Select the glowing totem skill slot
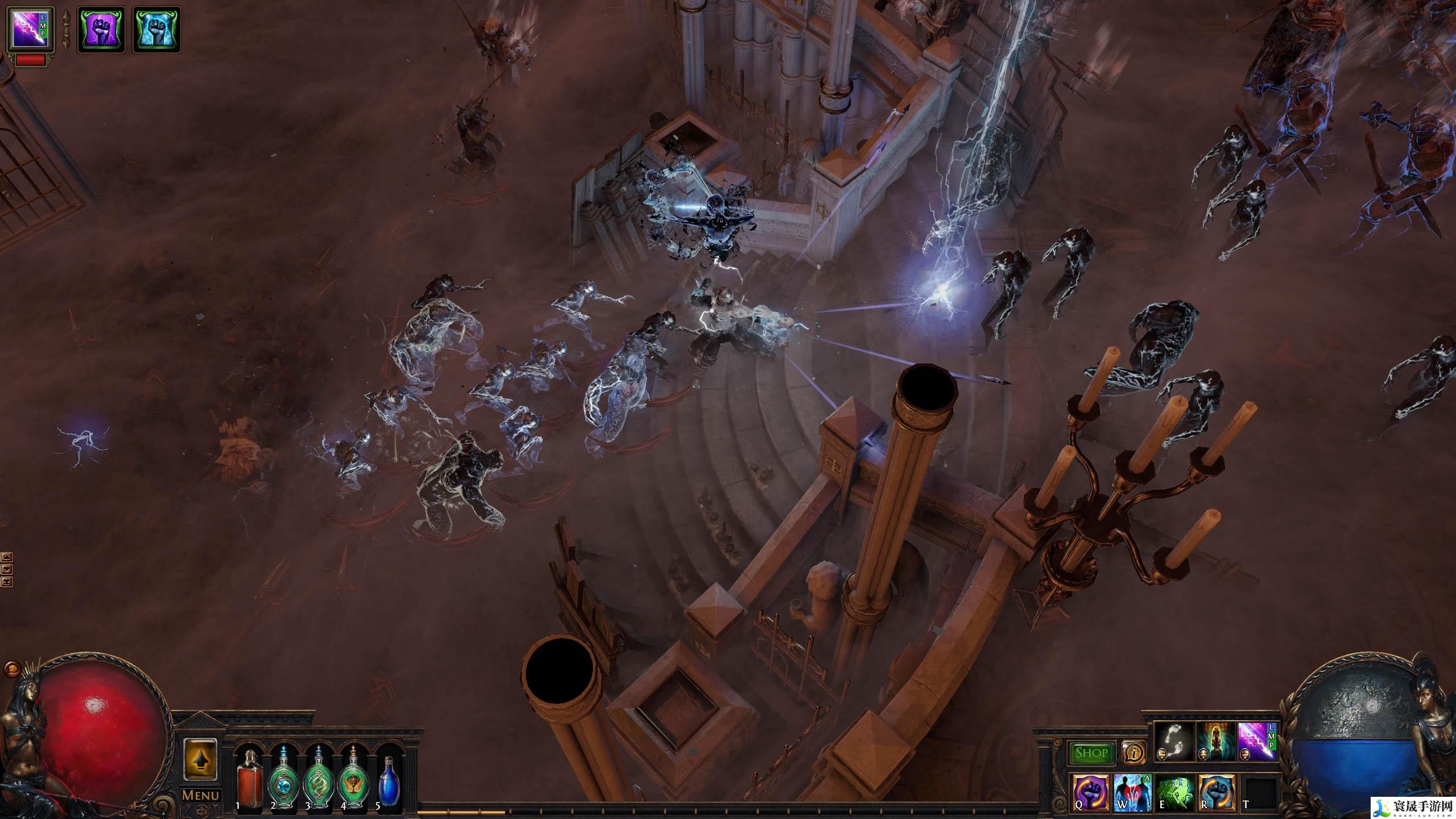The width and height of the screenshot is (1456, 819). coord(1215,742)
